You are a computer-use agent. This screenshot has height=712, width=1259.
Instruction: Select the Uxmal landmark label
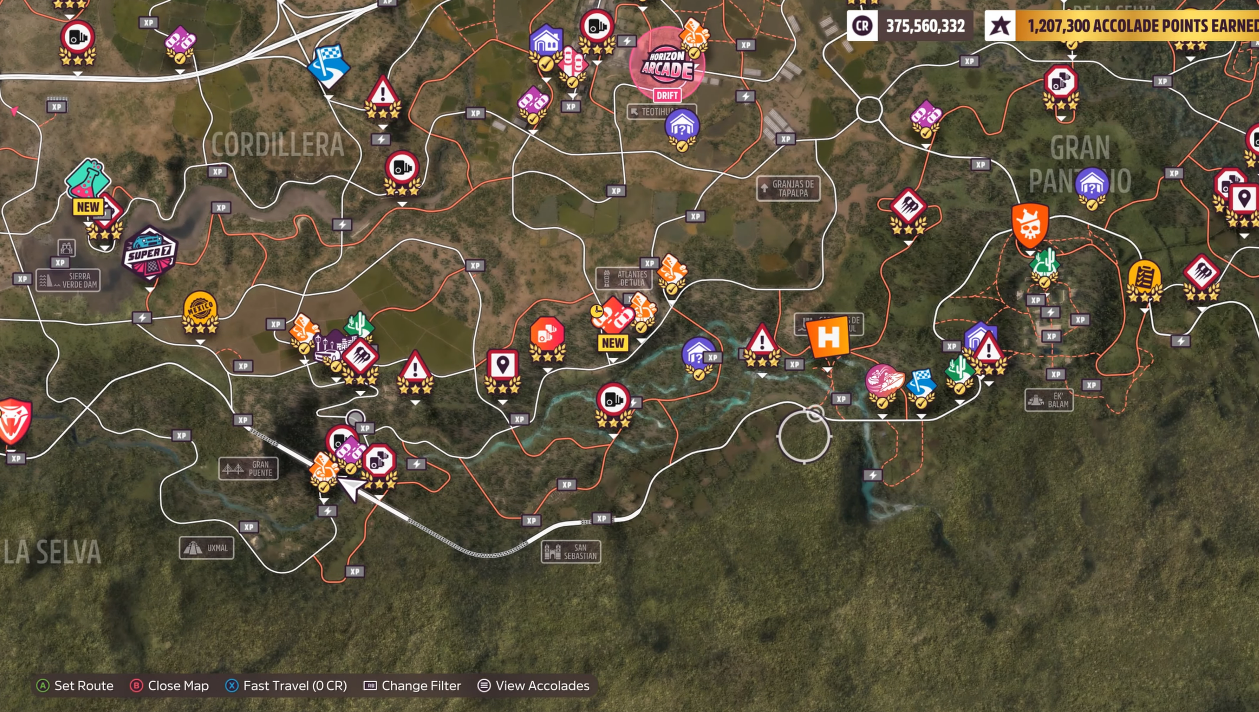pos(207,548)
